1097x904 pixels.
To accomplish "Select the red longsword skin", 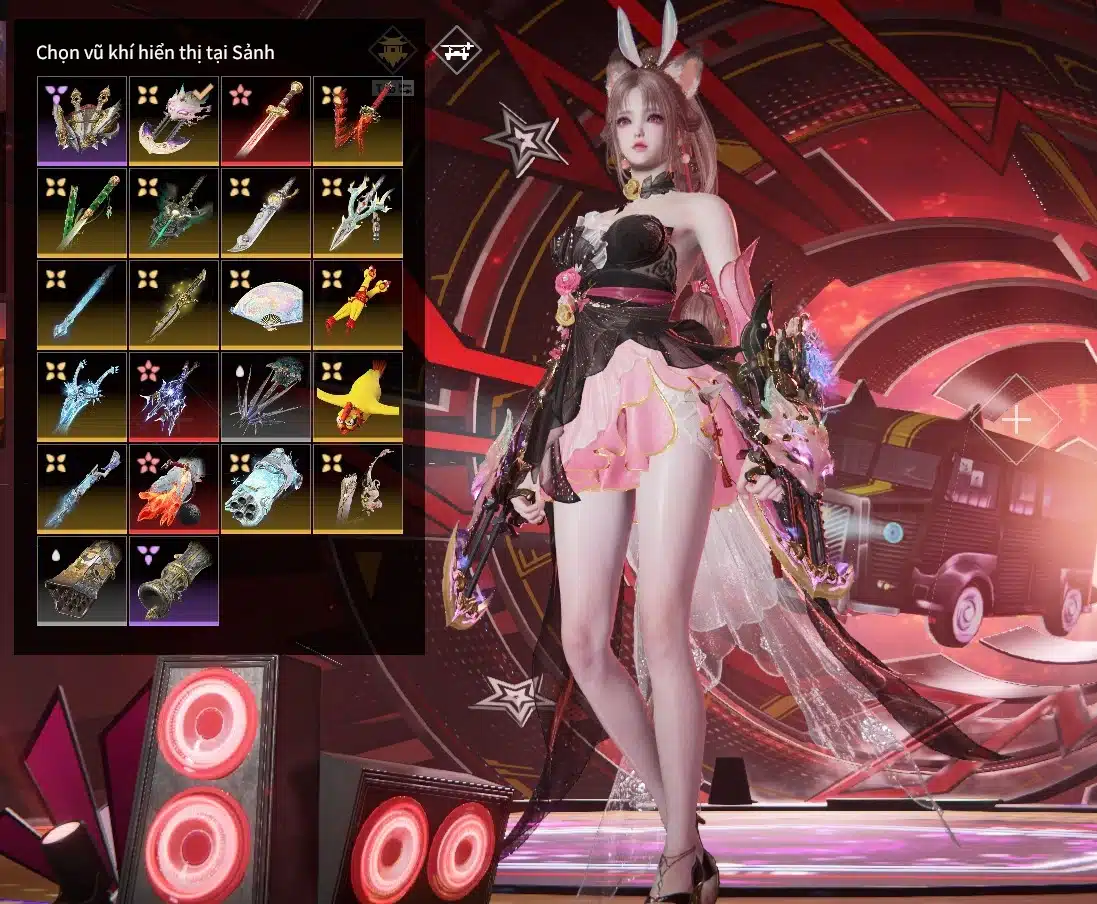I will click(x=266, y=120).
